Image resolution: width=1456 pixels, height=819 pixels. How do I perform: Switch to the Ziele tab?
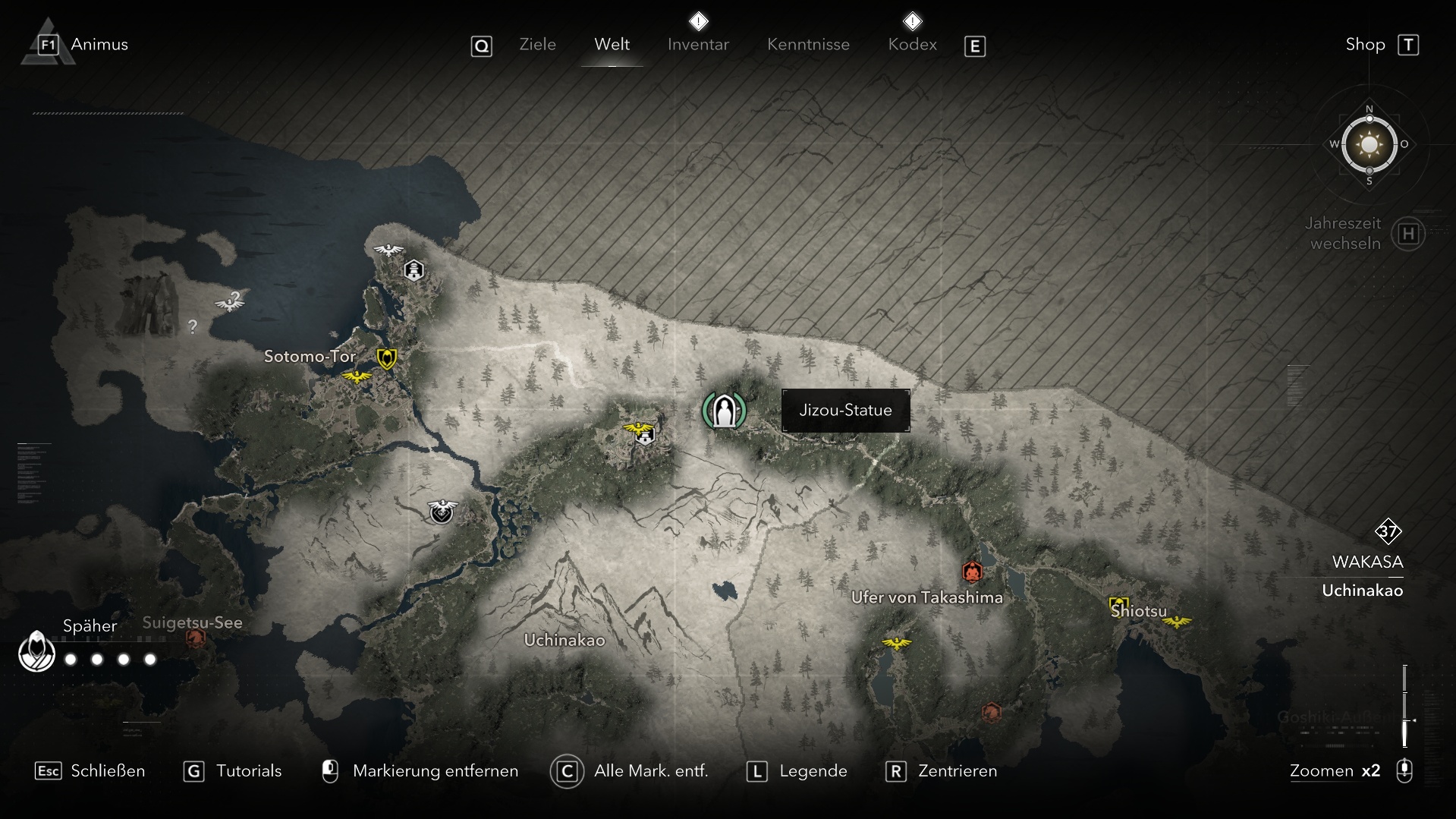(x=537, y=45)
